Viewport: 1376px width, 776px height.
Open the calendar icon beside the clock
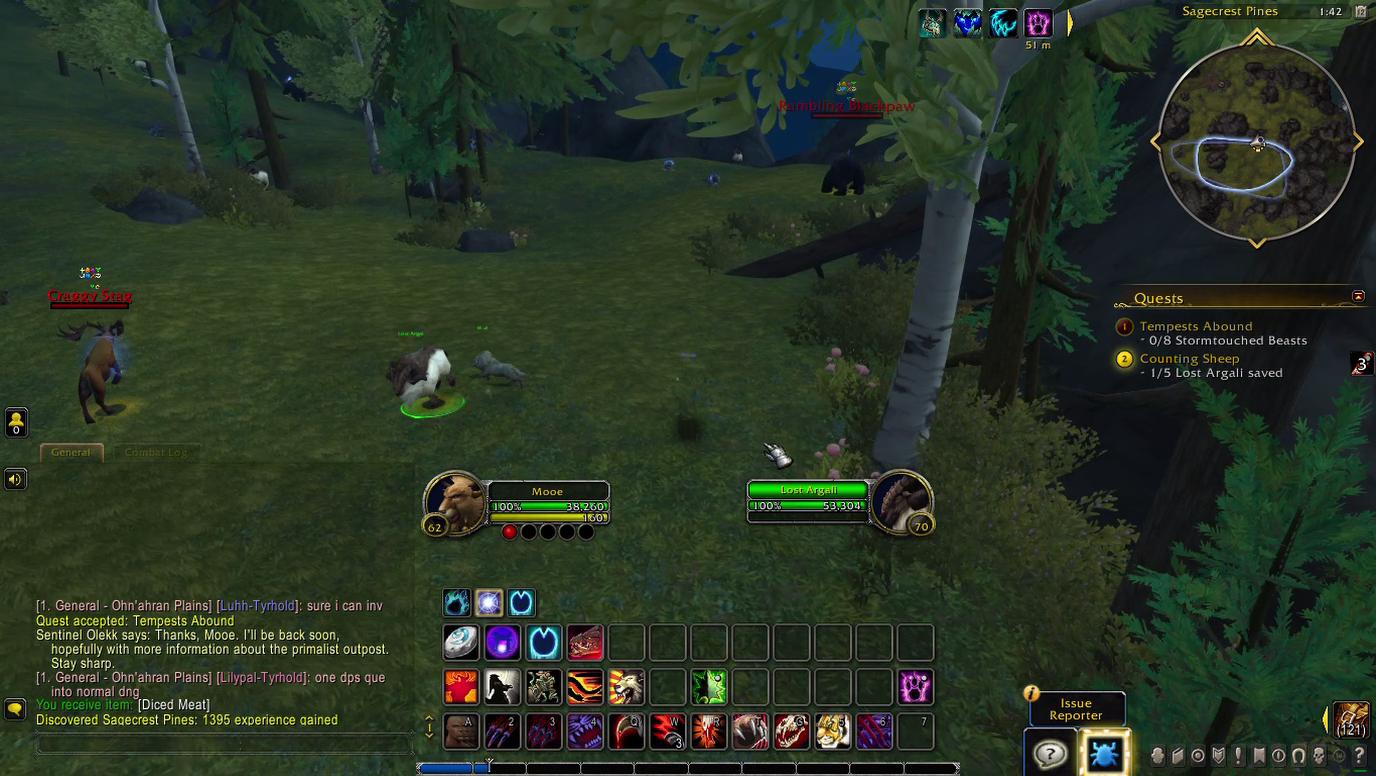[x=1360, y=12]
